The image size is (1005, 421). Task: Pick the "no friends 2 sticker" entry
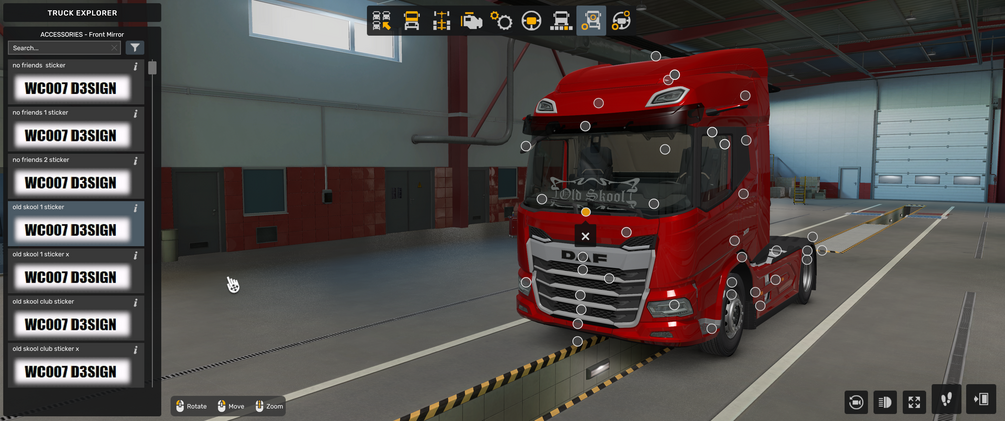(70, 182)
